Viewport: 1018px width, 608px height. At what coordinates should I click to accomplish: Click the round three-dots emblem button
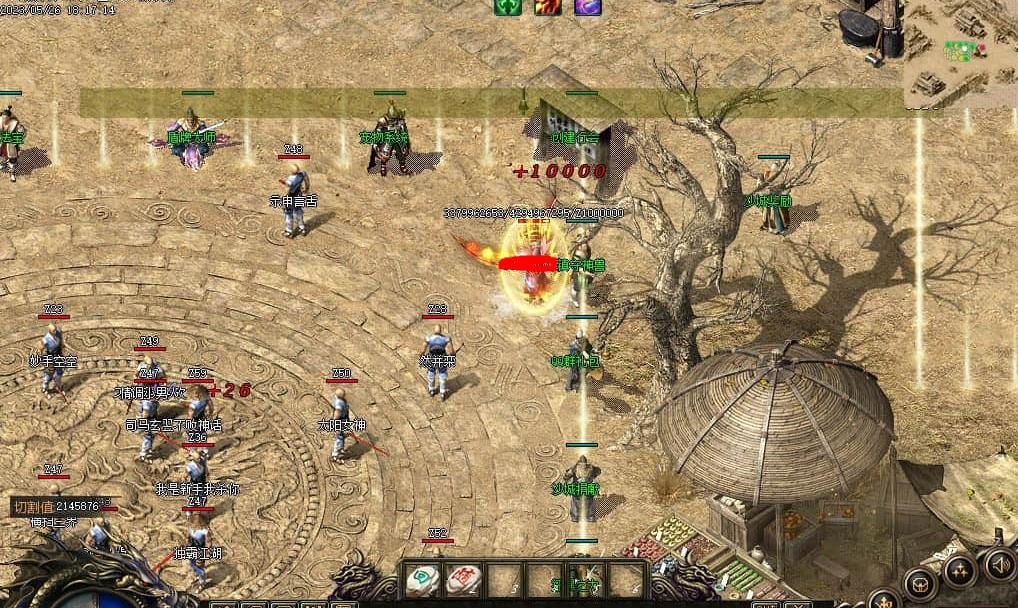pyautogui.click(x=960, y=571)
